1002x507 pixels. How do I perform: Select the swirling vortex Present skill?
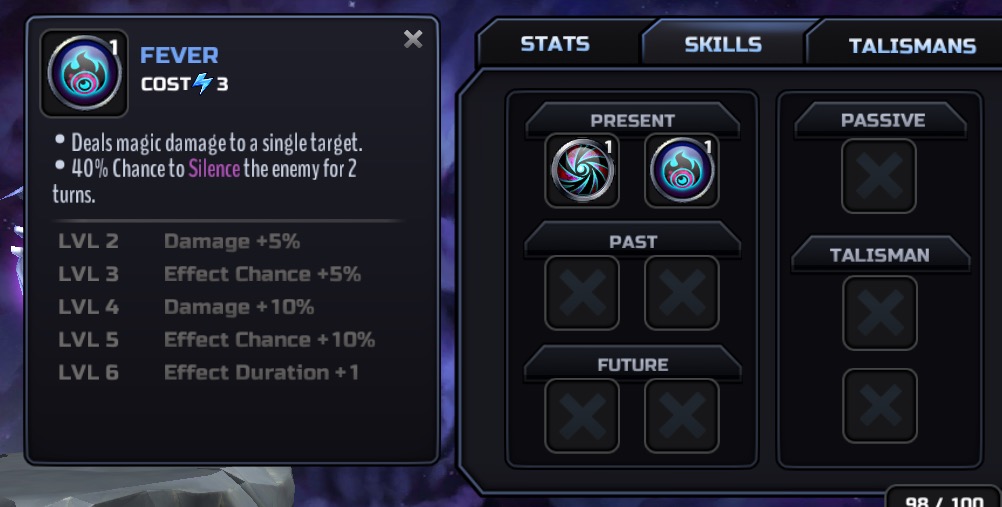tap(582, 172)
